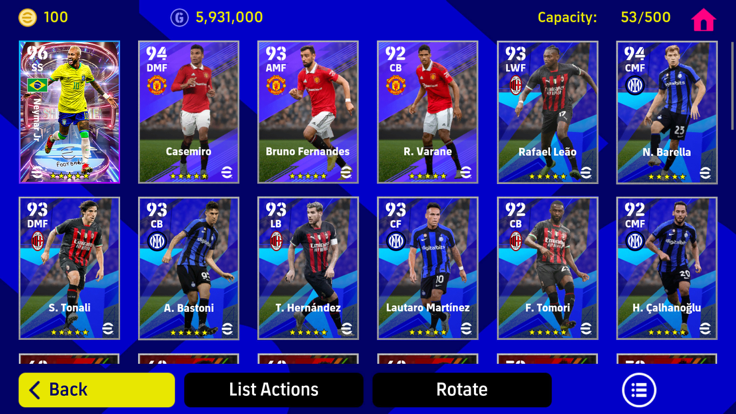This screenshot has height=414, width=736.
Task: Return home via the pink house icon
Action: [703, 19]
